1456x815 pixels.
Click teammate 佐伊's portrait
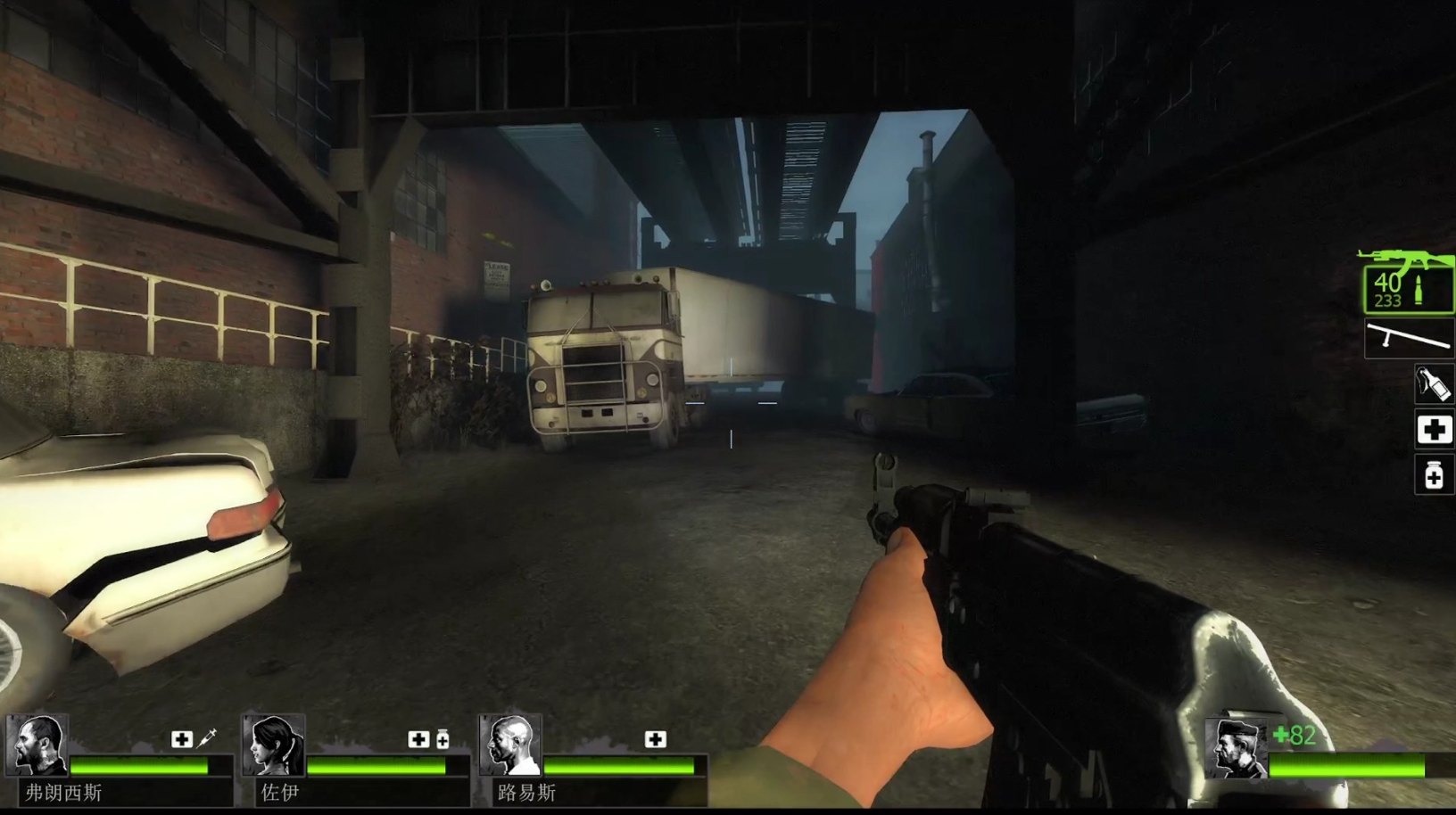273,746
